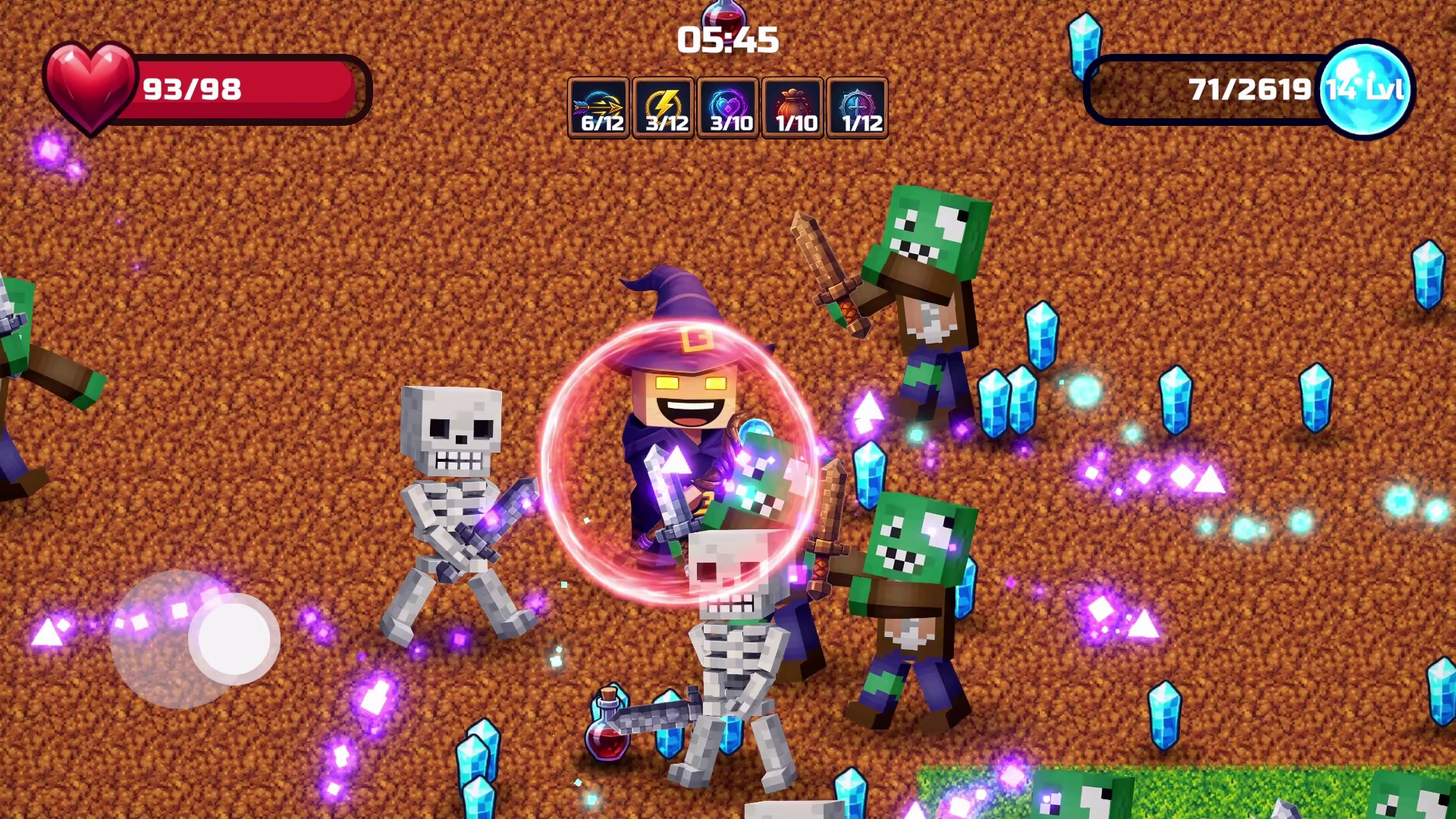This screenshot has height=819, width=1456.
Task: Select the arrow multishot skill icon
Action: [x=599, y=102]
